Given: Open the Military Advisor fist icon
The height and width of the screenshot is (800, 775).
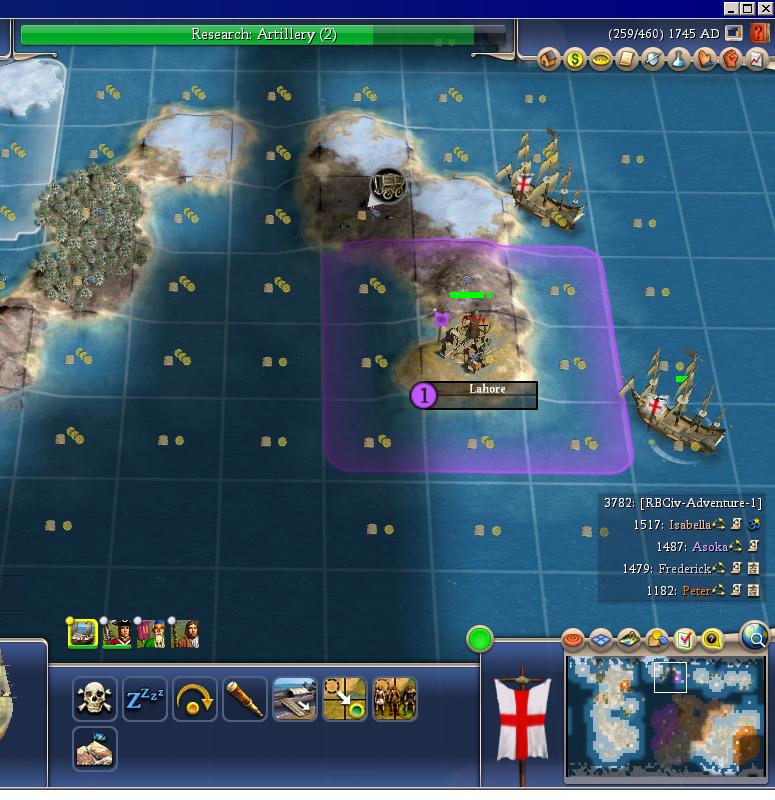Looking at the screenshot, I should coord(731,60).
